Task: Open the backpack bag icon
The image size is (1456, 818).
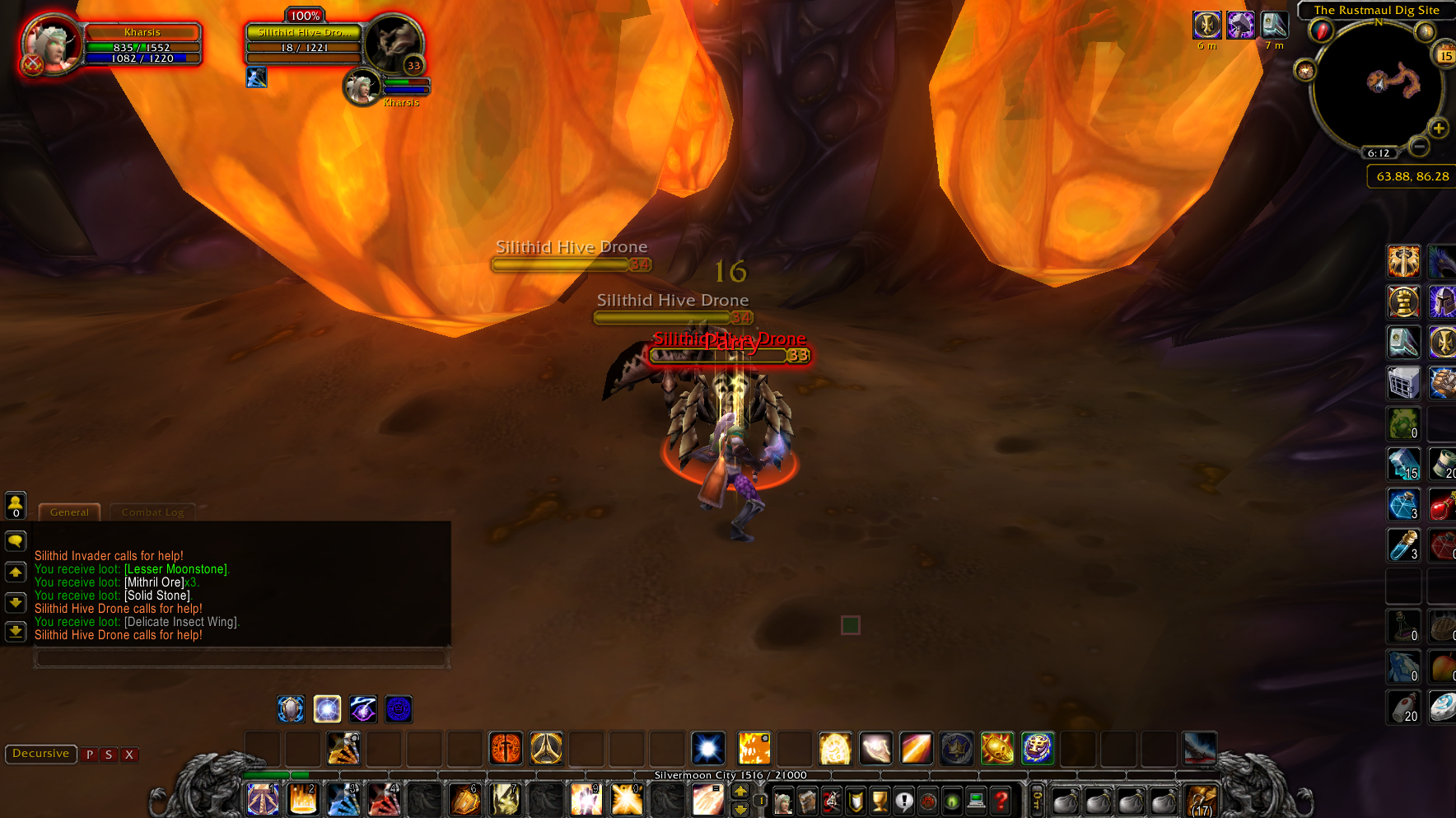Action: (x=1202, y=802)
